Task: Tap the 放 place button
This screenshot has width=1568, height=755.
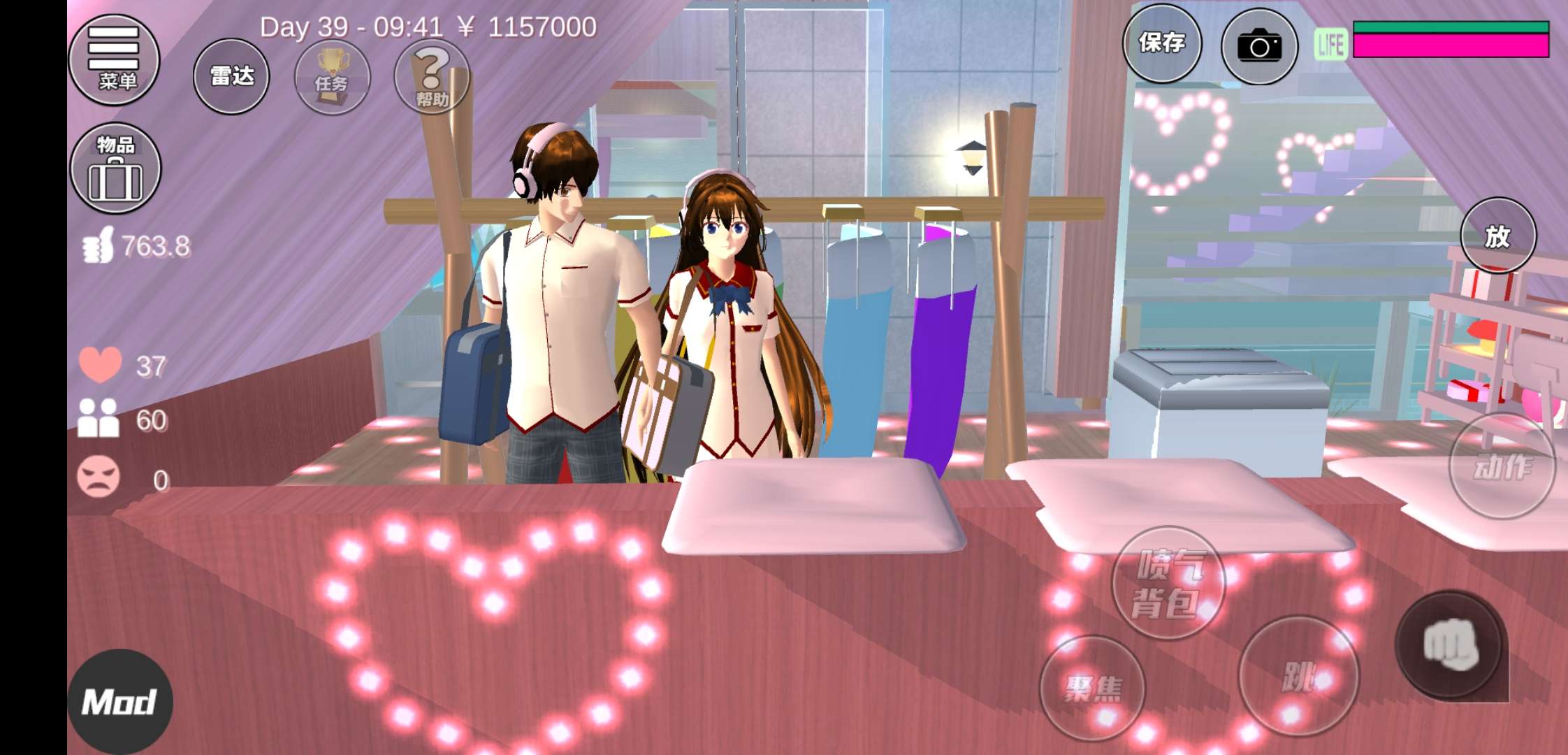Action: [x=1498, y=236]
